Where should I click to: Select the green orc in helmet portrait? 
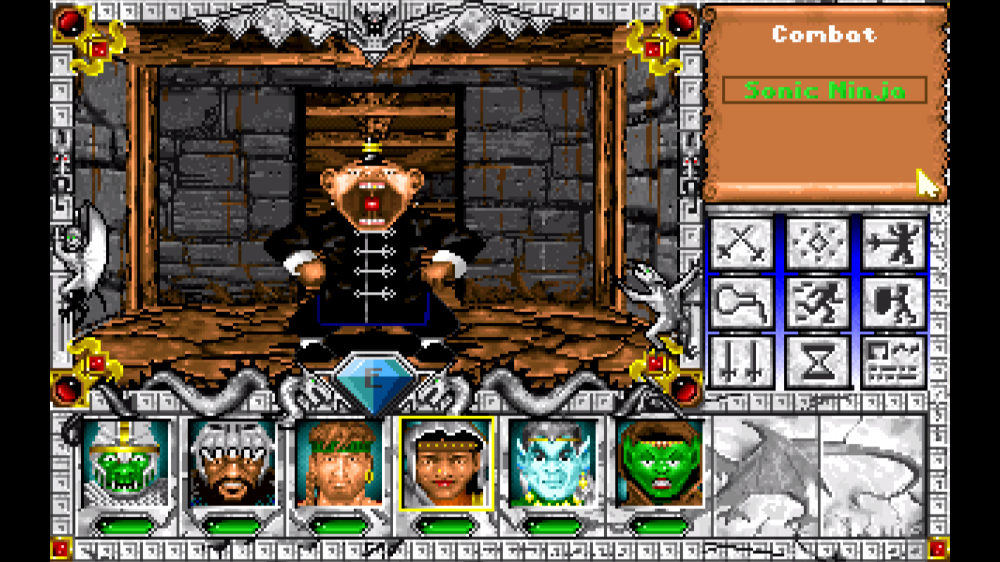pyautogui.click(x=125, y=462)
